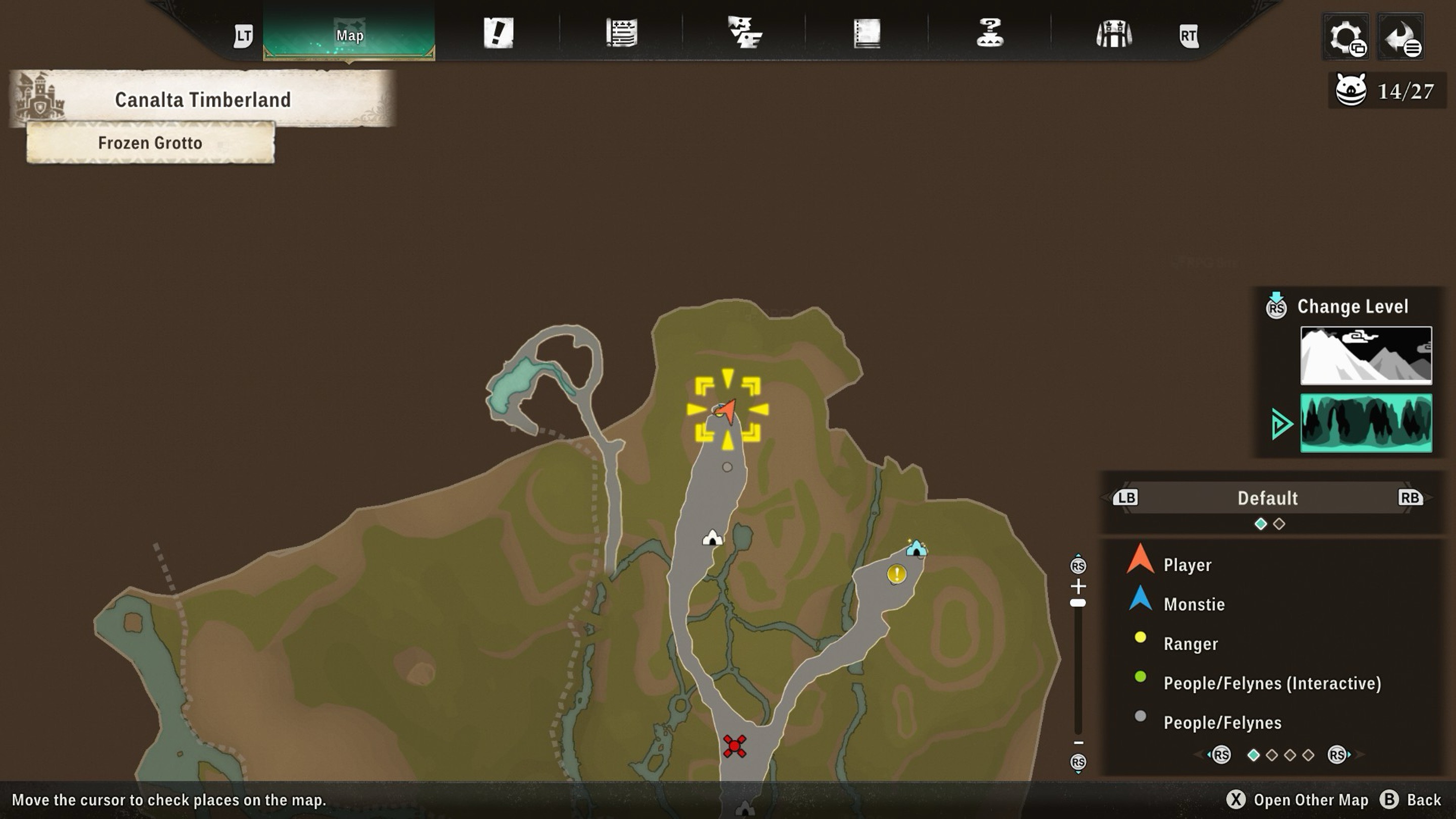Select the blue tent camp marker
The width and height of the screenshot is (1456, 819).
point(916,548)
